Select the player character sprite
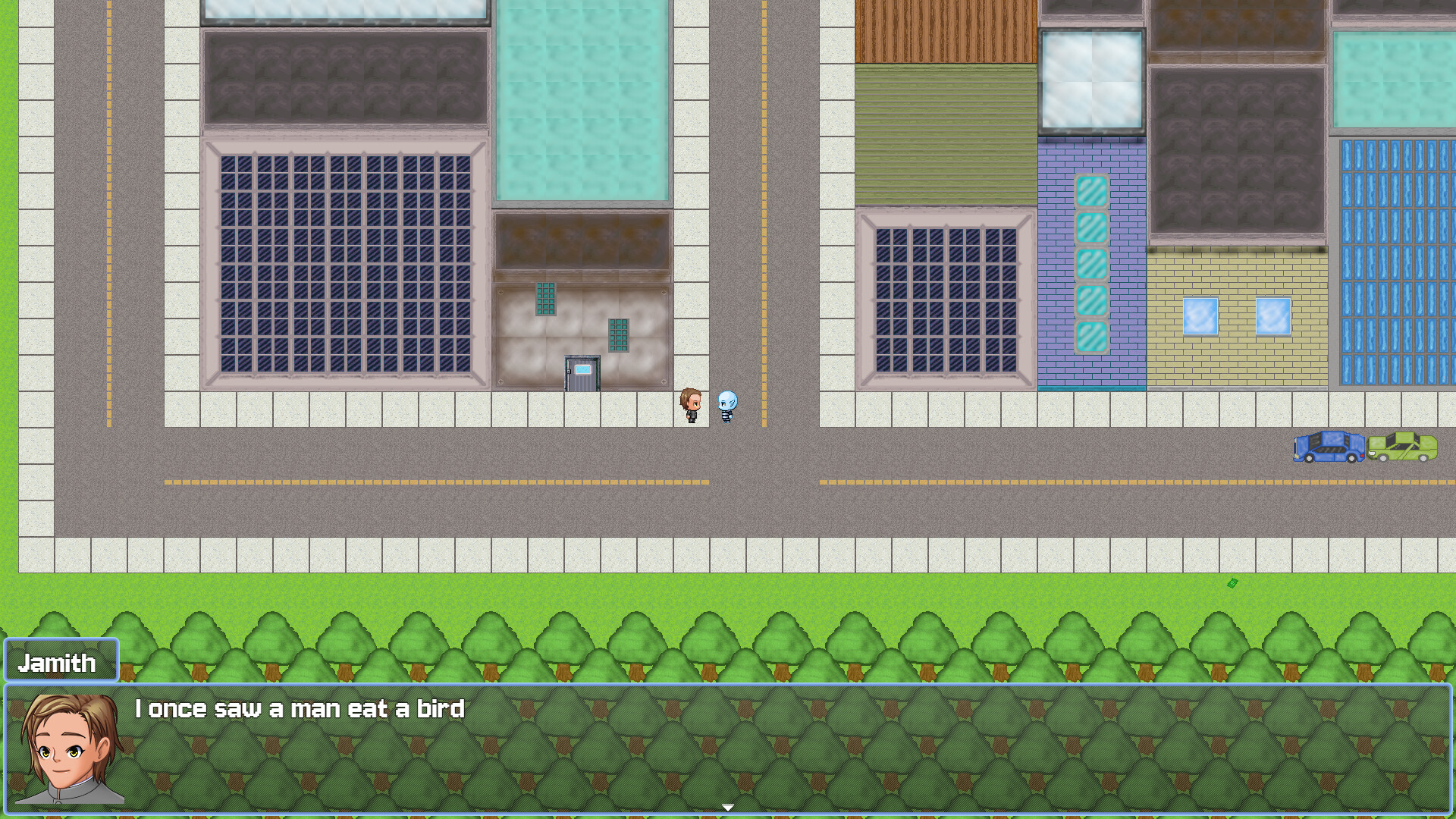The image size is (1456, 819). click(x=691, y=403)
